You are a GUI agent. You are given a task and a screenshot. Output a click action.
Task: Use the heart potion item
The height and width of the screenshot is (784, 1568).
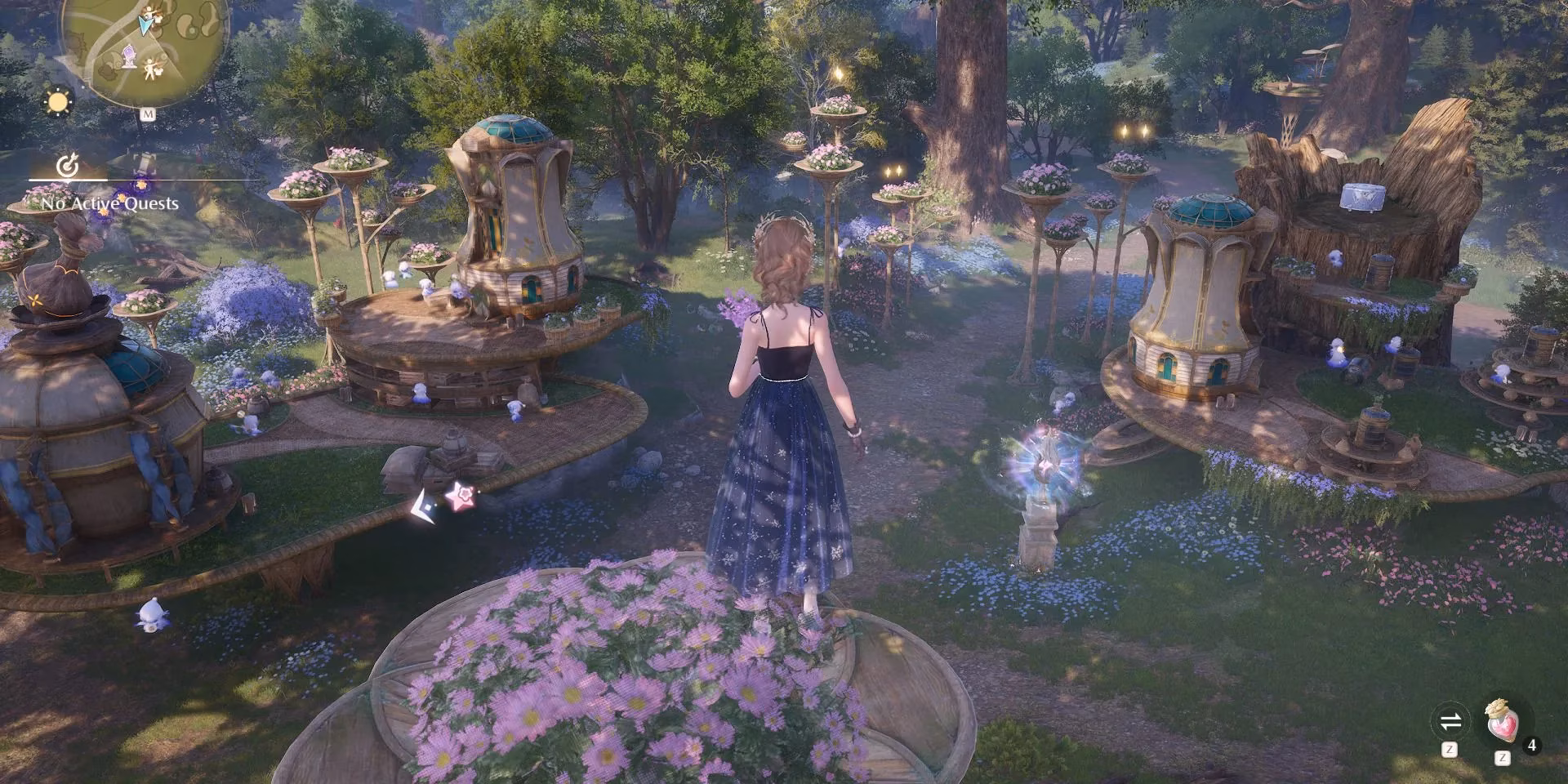1501,722
